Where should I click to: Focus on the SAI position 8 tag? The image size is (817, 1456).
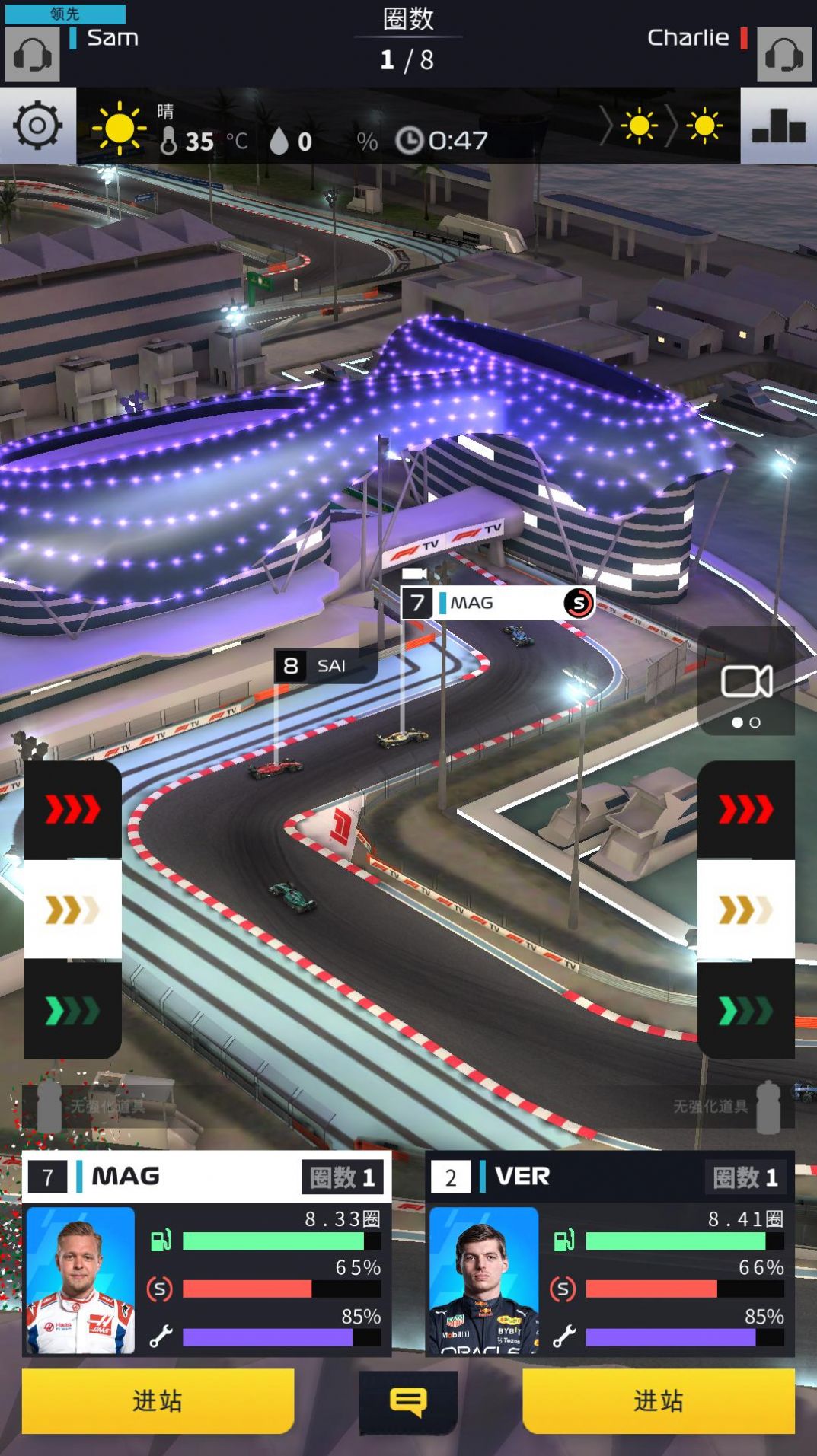click(x=326, y=666)
